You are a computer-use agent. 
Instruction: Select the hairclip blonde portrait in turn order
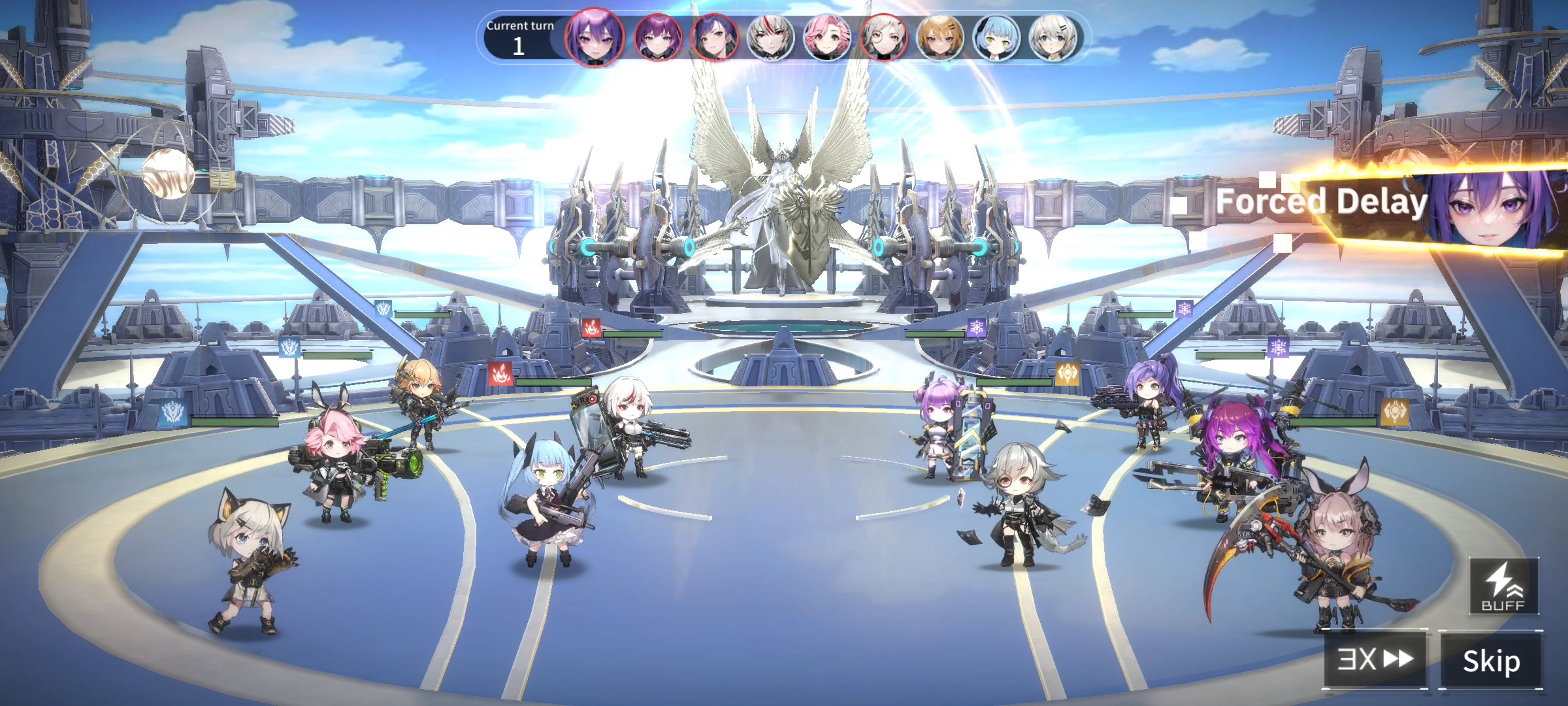point(1052,38)
